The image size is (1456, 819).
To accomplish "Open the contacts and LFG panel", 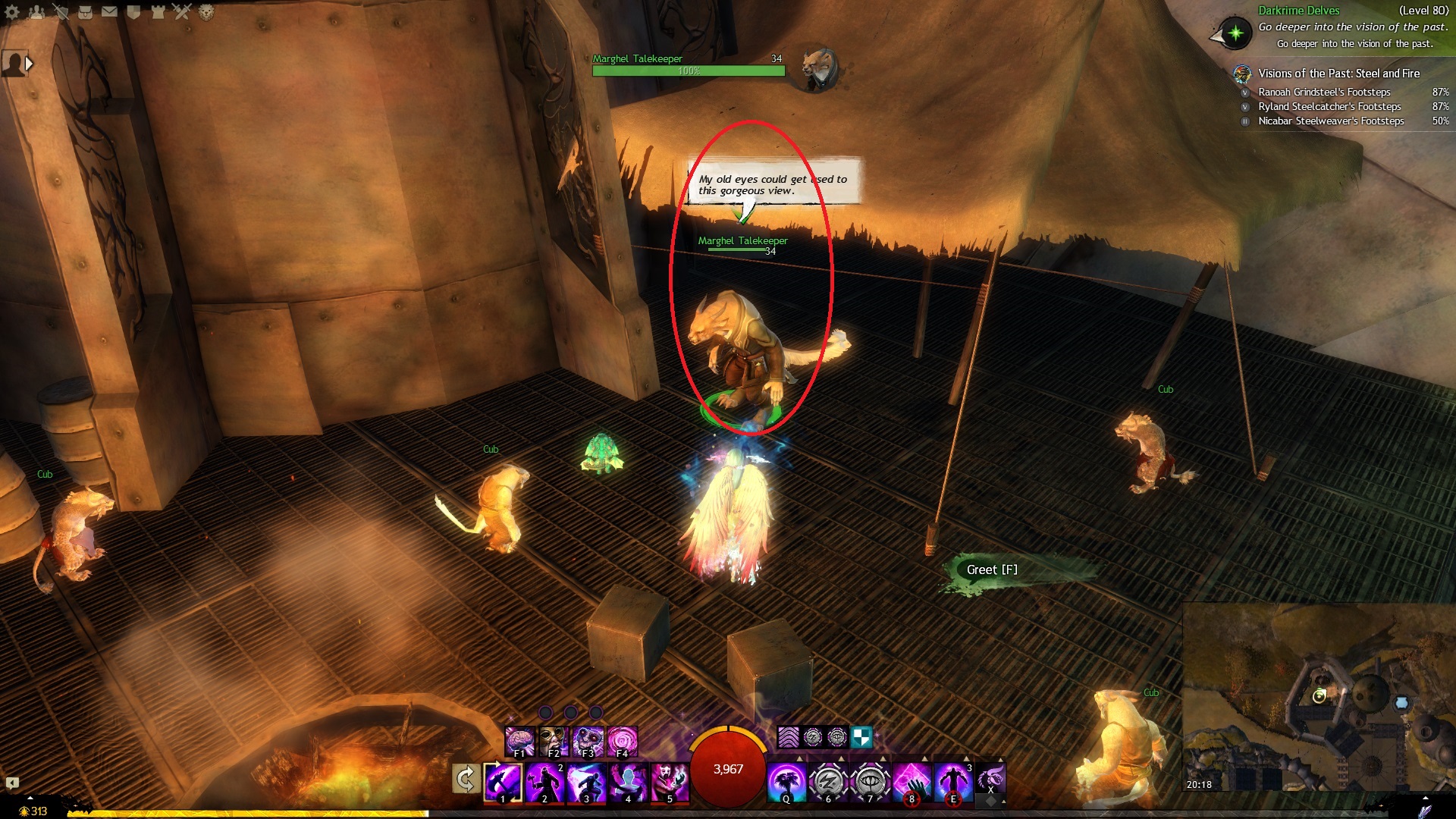I will [36, 11].
